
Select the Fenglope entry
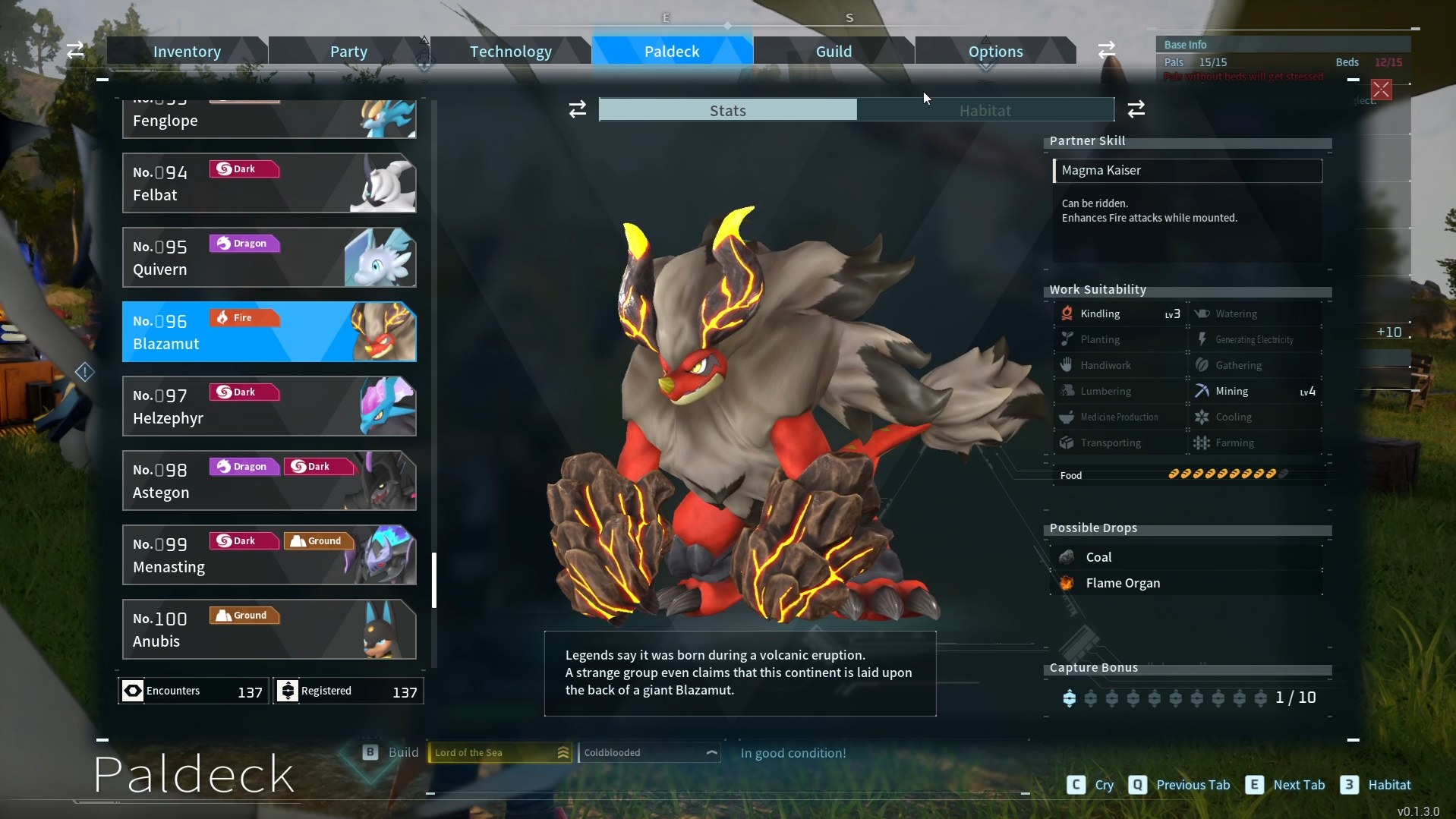point(269,120)
